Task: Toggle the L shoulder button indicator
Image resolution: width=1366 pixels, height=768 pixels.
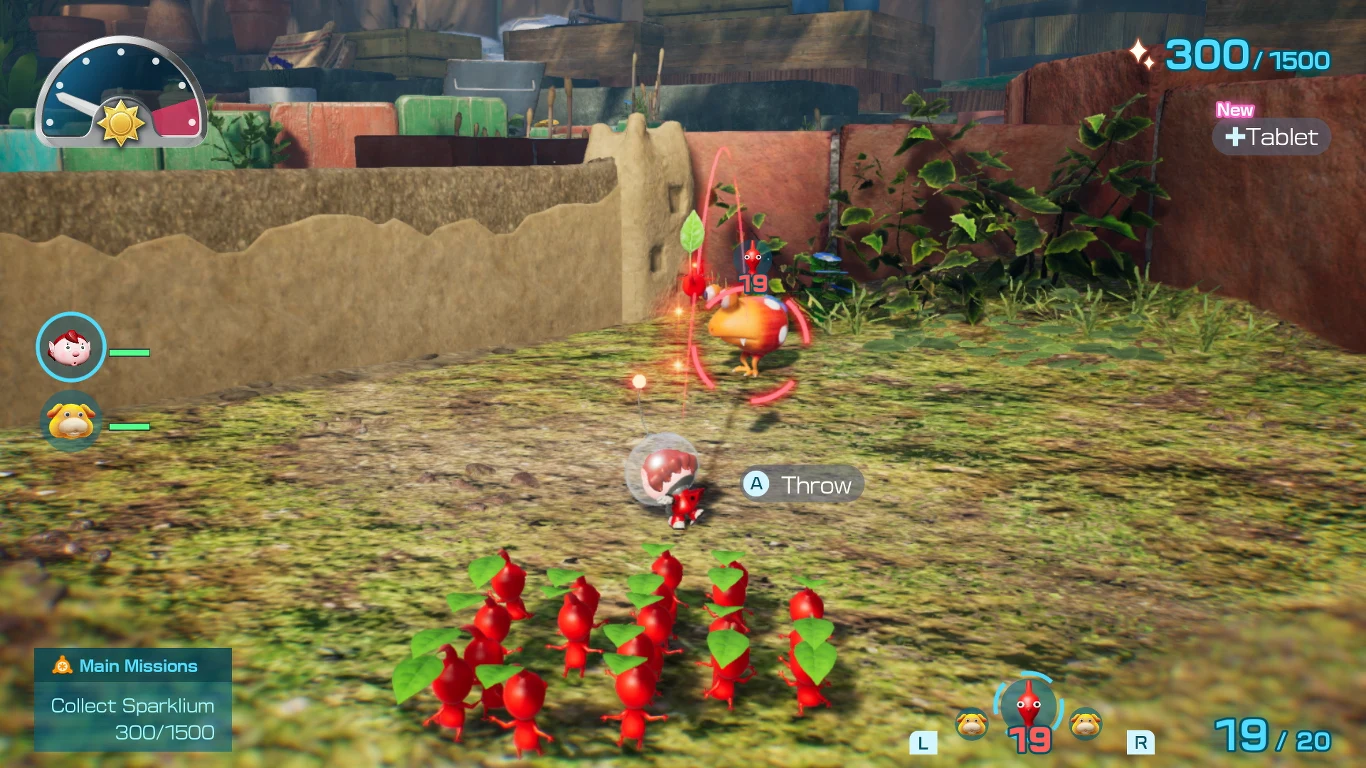Action: point(922,743)
